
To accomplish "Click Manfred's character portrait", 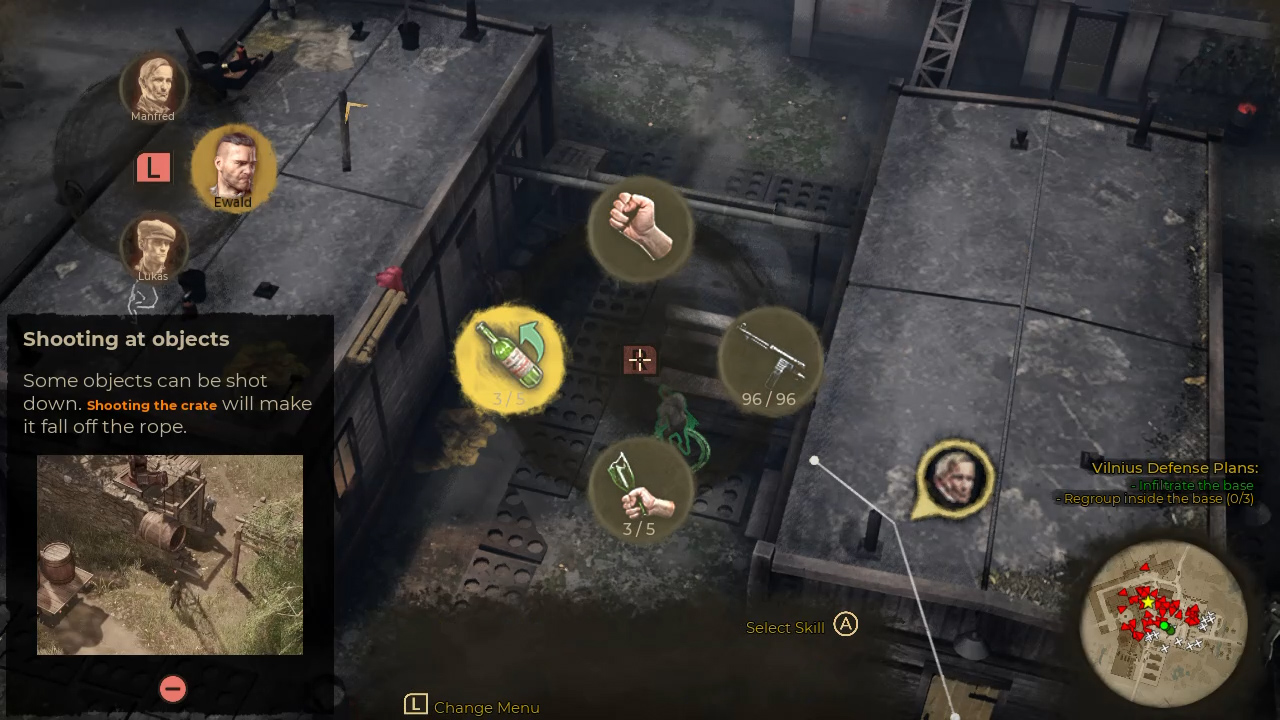I will pos(155,85).
